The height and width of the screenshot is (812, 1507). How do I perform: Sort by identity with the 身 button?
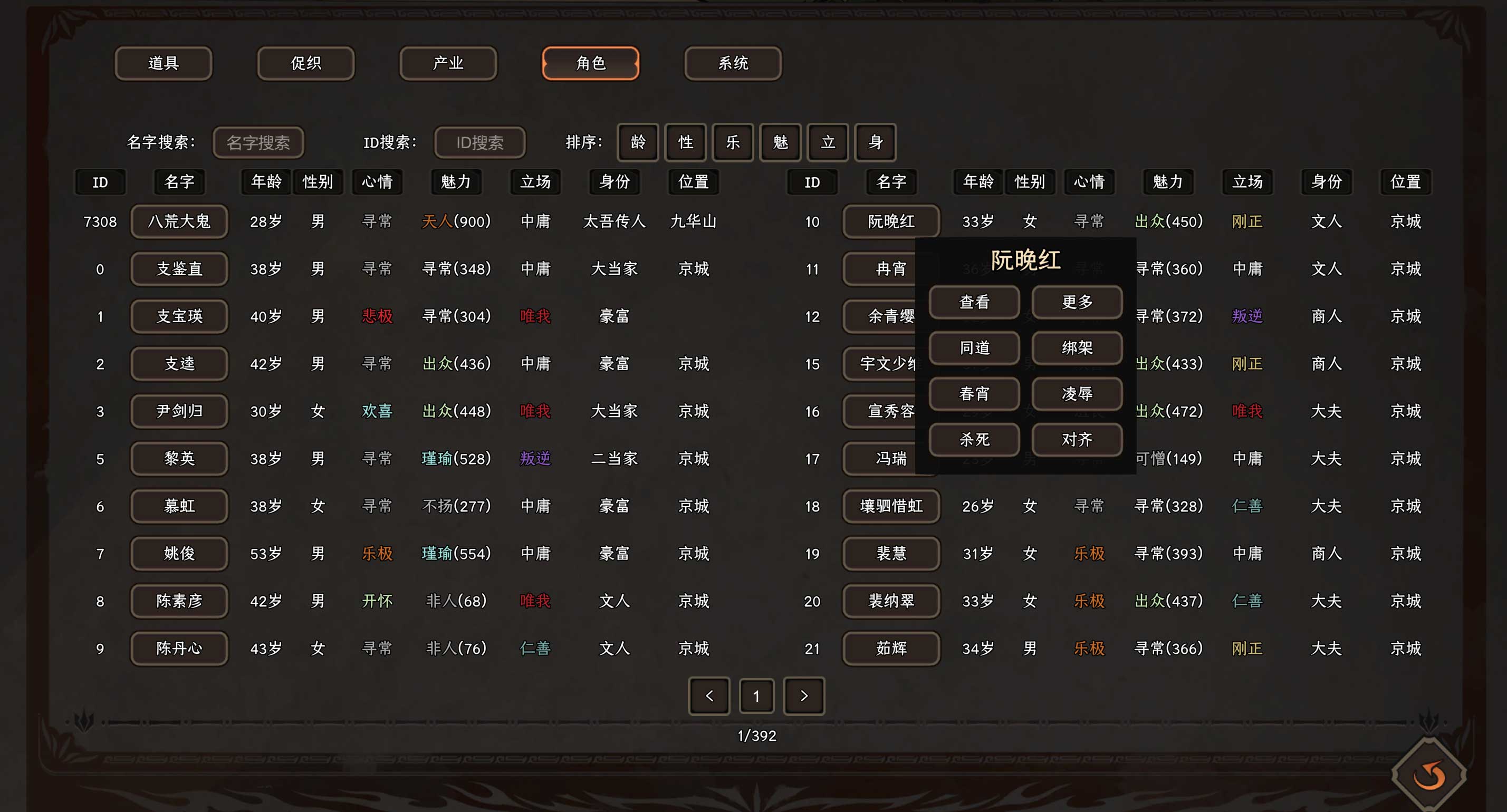point(875,143)
